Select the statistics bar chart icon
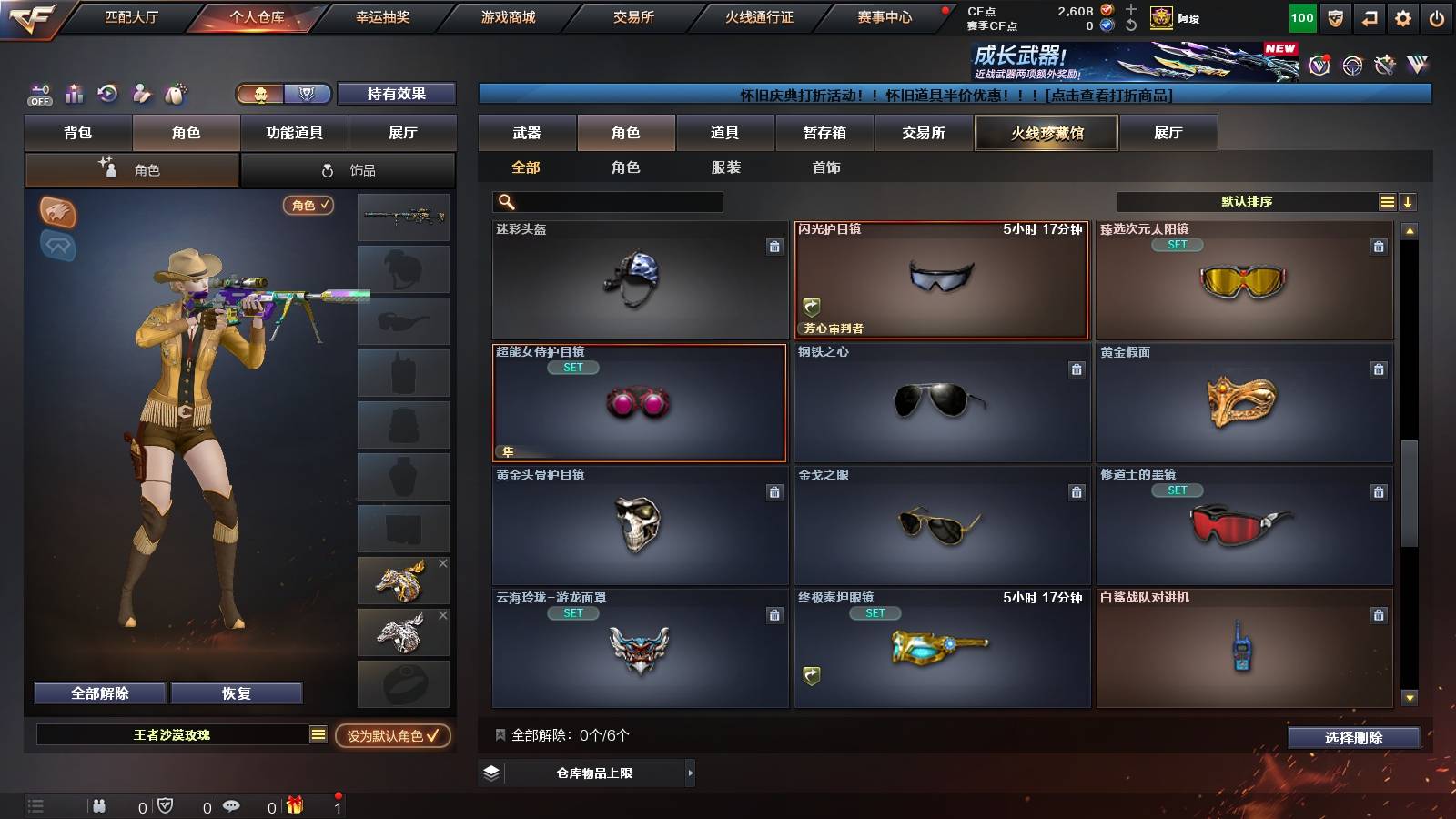This screenshot has width=1456, height=819. click(72, 93)
